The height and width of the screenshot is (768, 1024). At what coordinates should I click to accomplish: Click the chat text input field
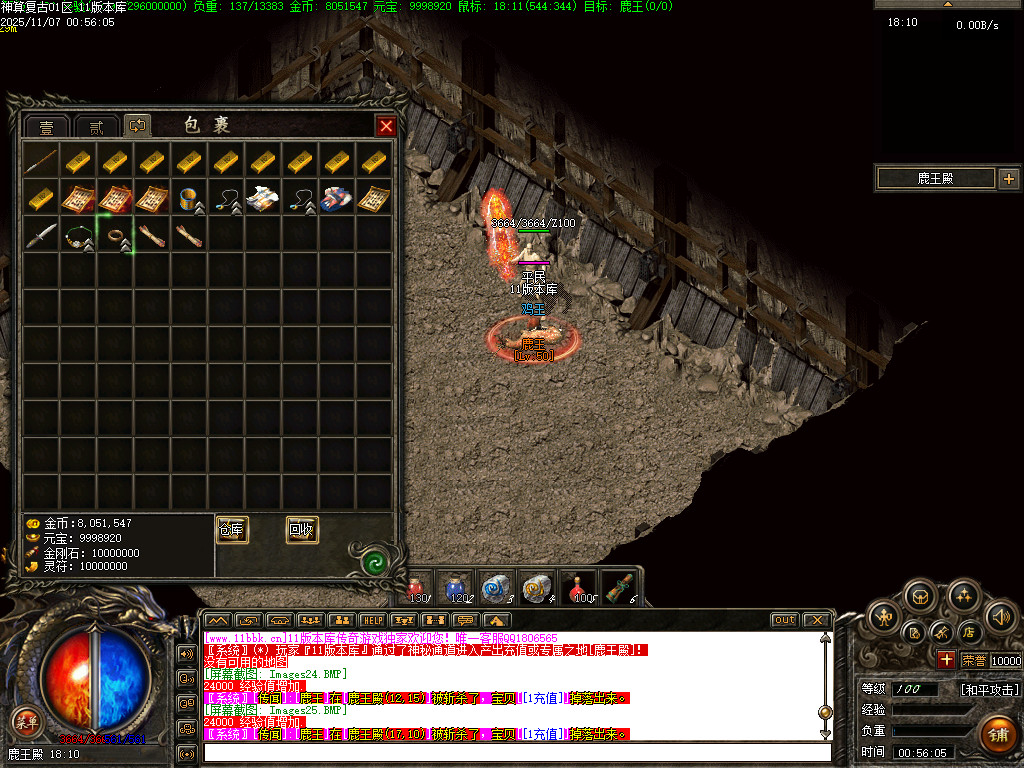[515, 752]
